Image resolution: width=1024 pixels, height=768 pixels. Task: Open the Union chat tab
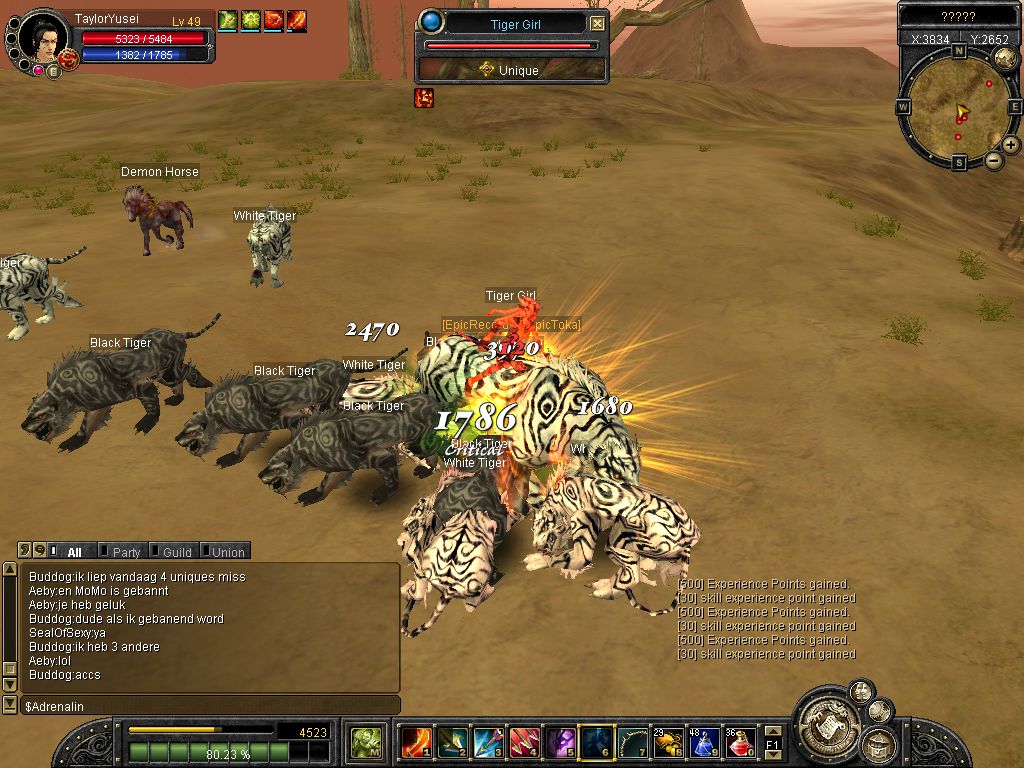tap(227, 551)
